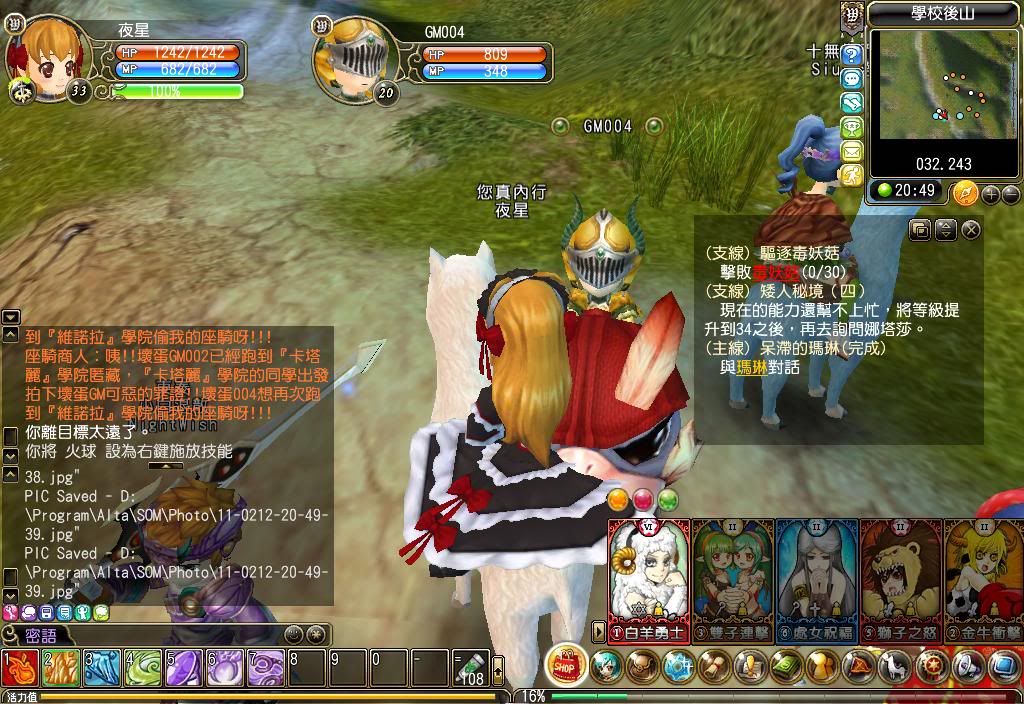The width and height of the screenshot is (1024, 704).
Task: Click the 密語 whisper chat channel label
Action: point(40,634)
